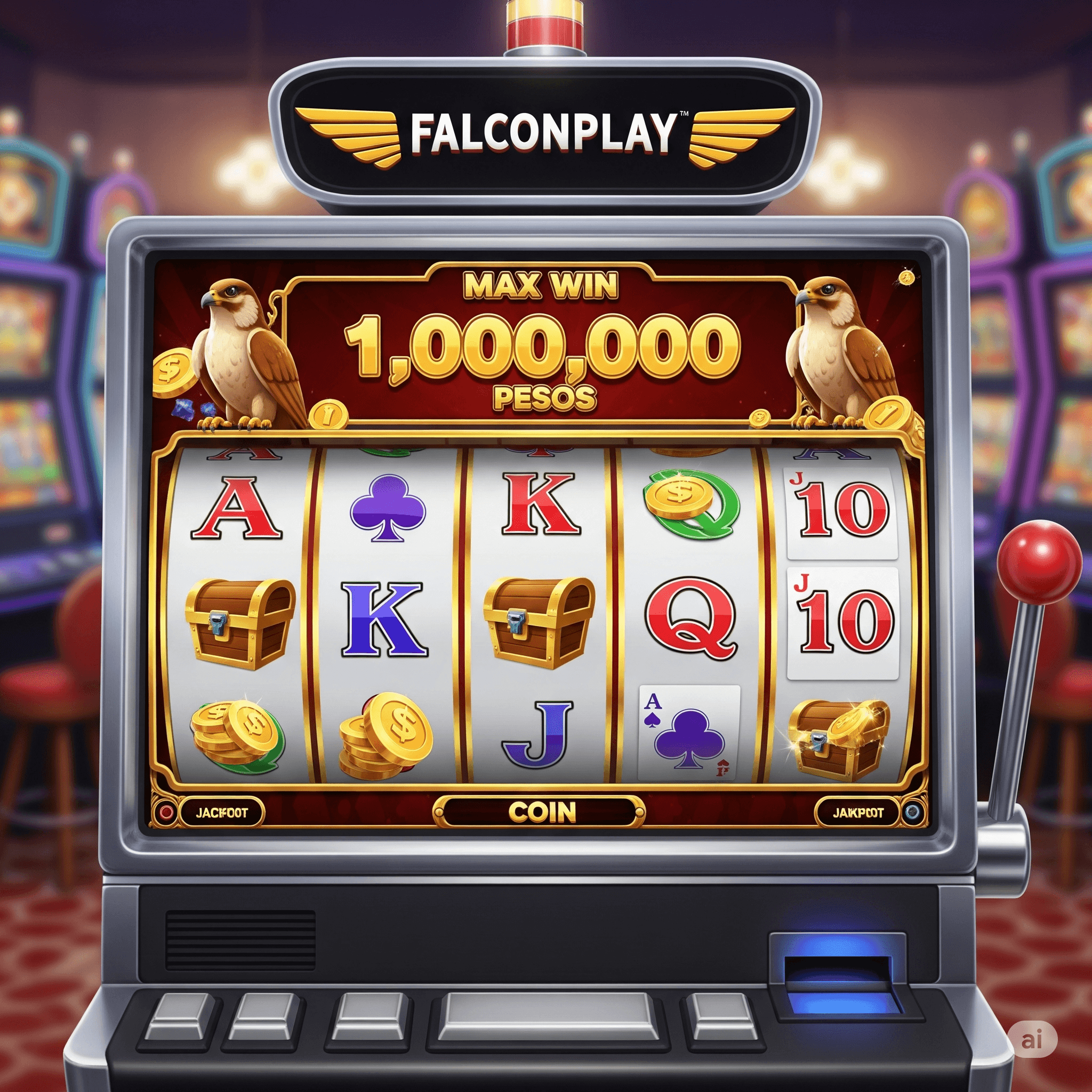
Task: Click the small blue round button beside JAIKPOOT
Action: pyautogui.click(x=911, y=813)
